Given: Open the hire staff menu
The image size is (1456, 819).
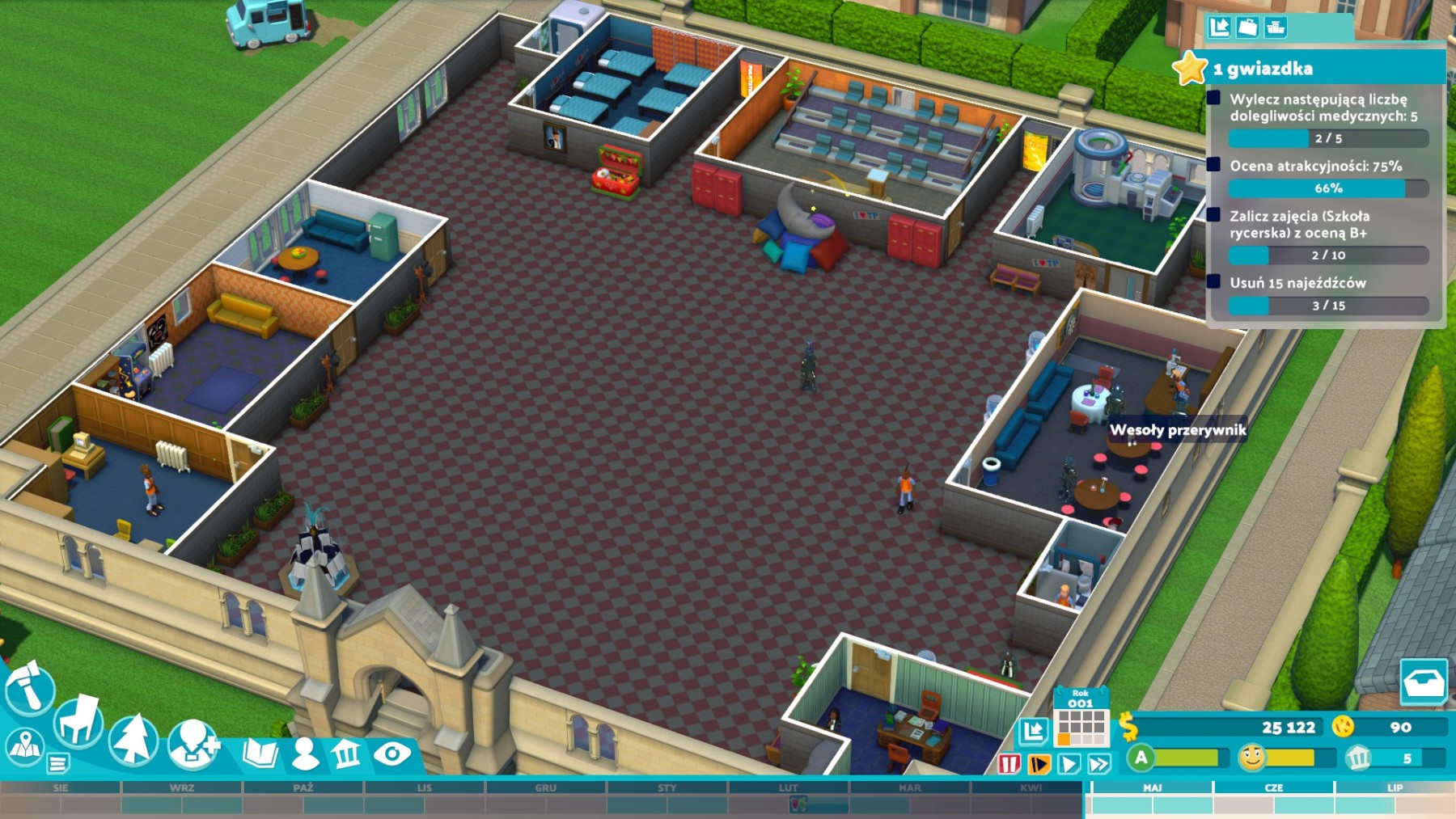Looking at the screenshot, I should [x=193, y=741].
